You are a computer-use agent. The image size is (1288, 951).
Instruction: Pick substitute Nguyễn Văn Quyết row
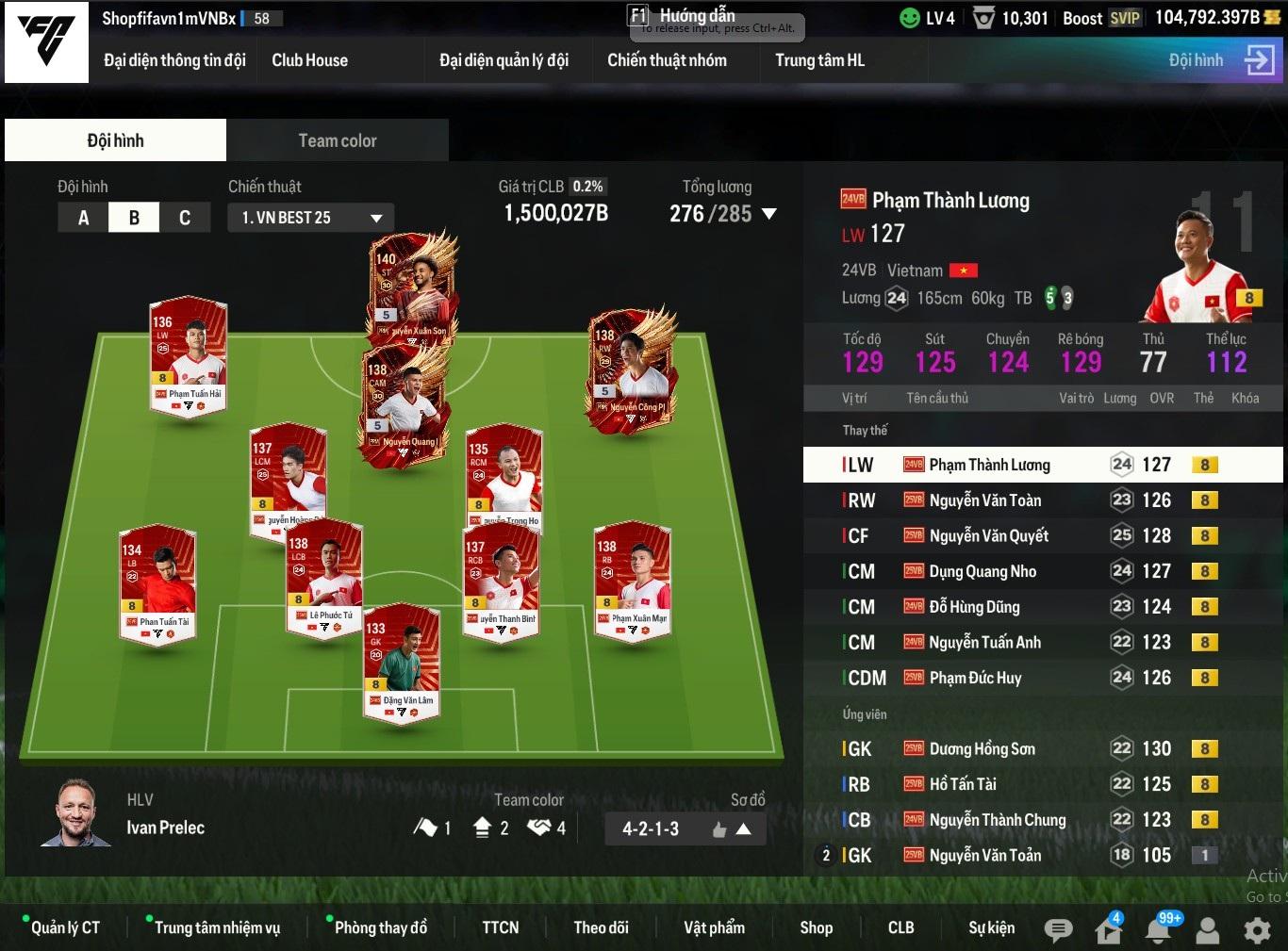pyautogui.click(x=988, y=536)
